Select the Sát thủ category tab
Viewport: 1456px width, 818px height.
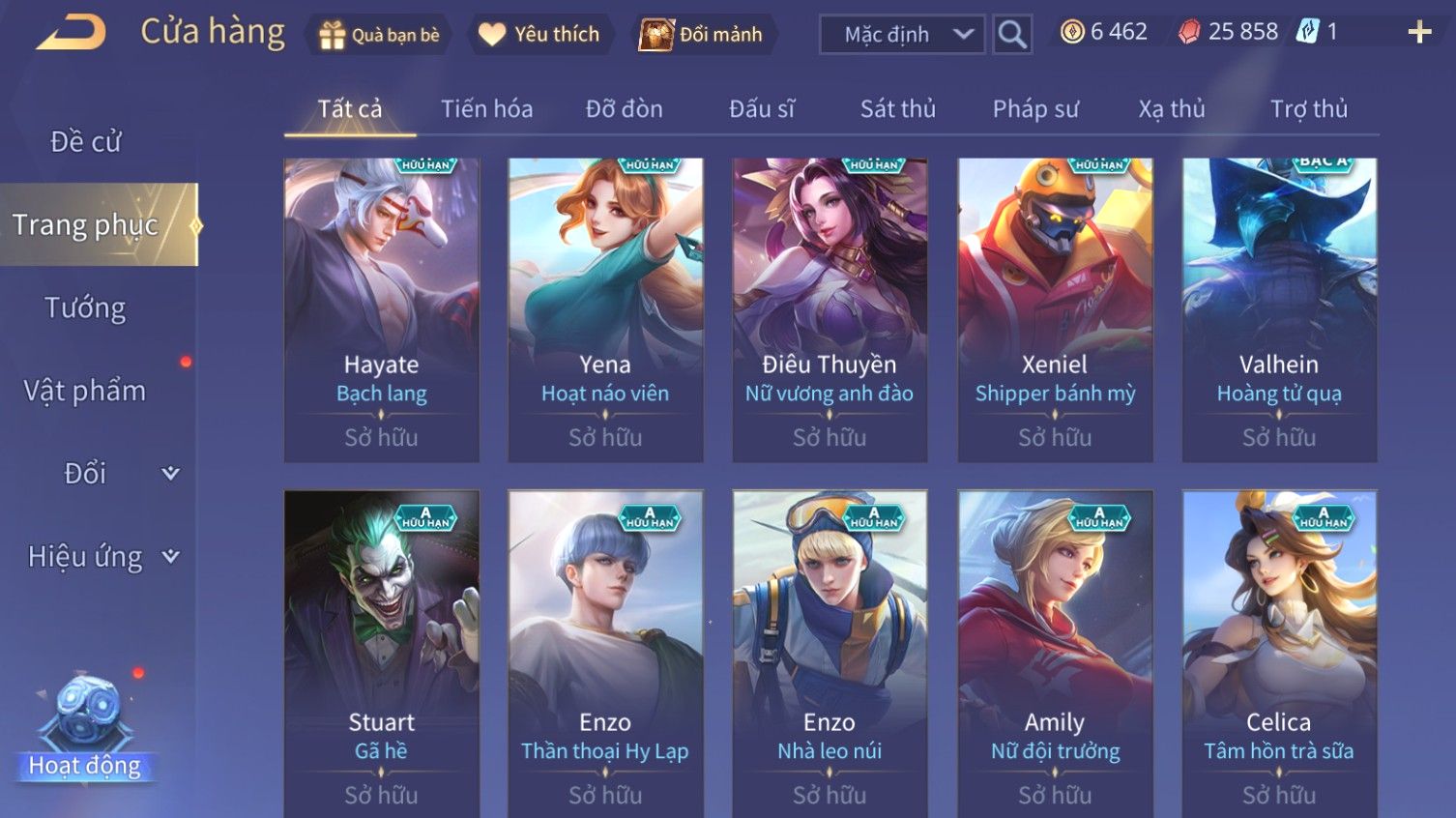point(897,109)
